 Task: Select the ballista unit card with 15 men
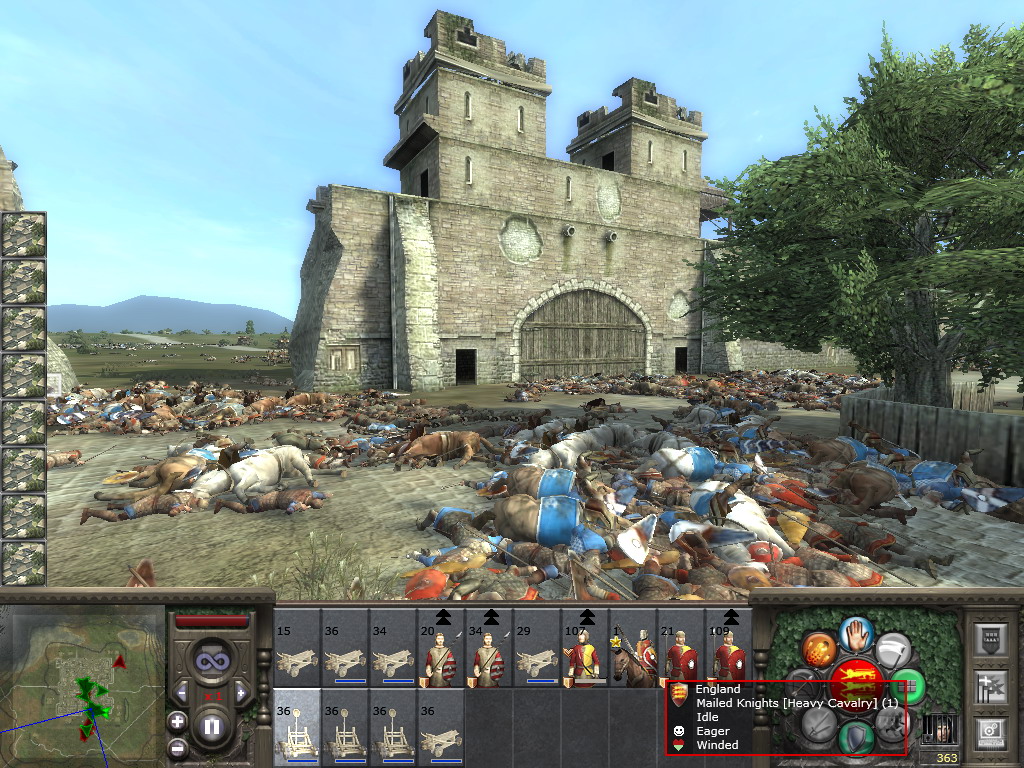coord(297,648)
